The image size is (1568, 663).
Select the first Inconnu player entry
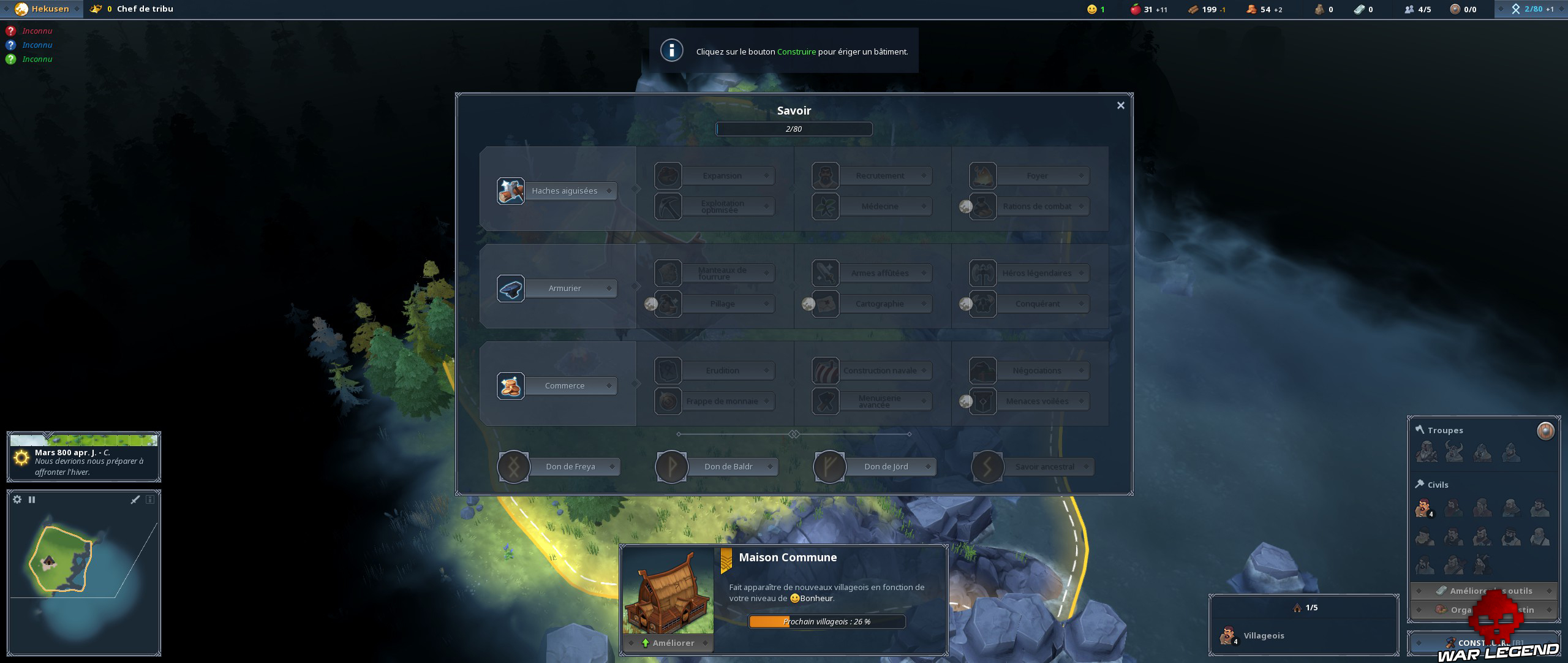(37, 30)
